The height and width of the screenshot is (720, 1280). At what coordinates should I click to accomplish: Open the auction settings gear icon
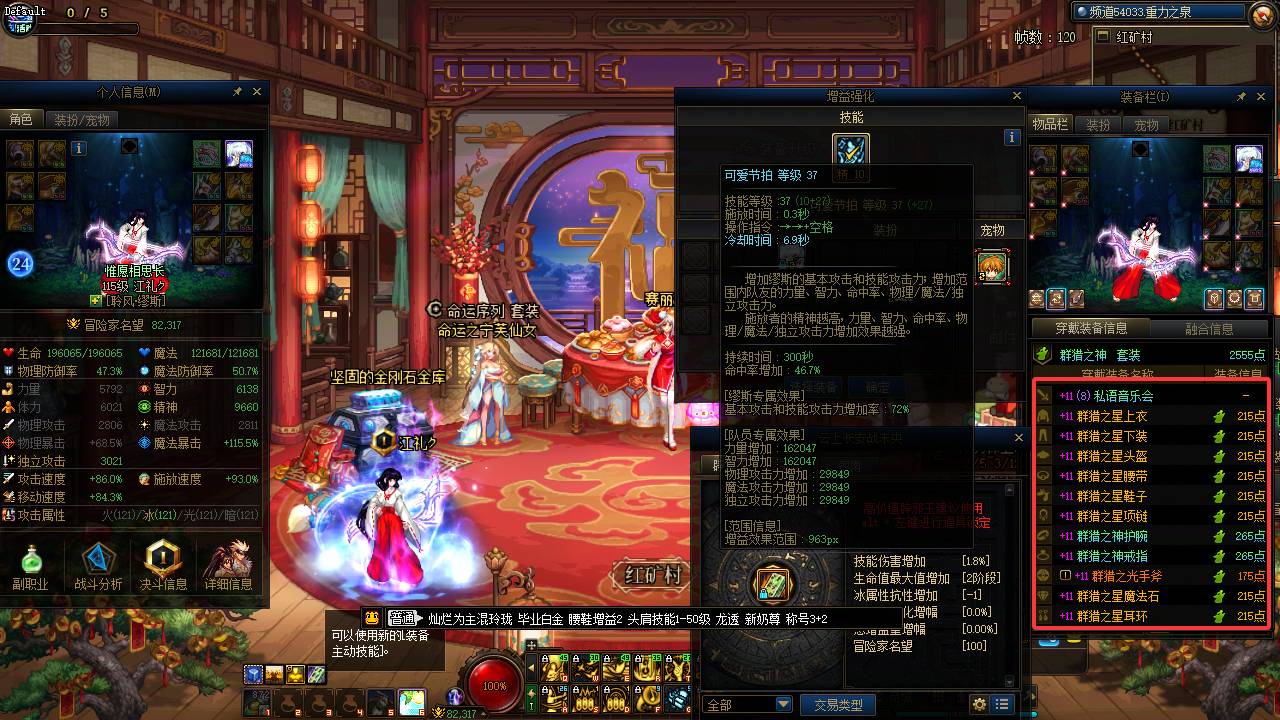(980, 703)
